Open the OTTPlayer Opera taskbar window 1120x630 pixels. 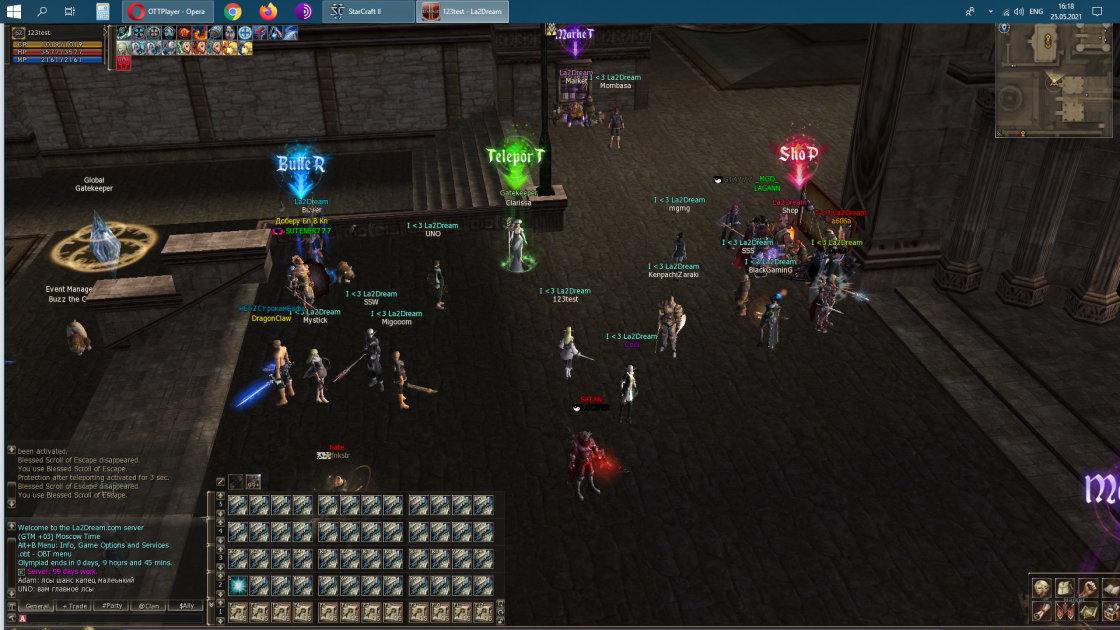pyautogui.click(x=167, y=12)
